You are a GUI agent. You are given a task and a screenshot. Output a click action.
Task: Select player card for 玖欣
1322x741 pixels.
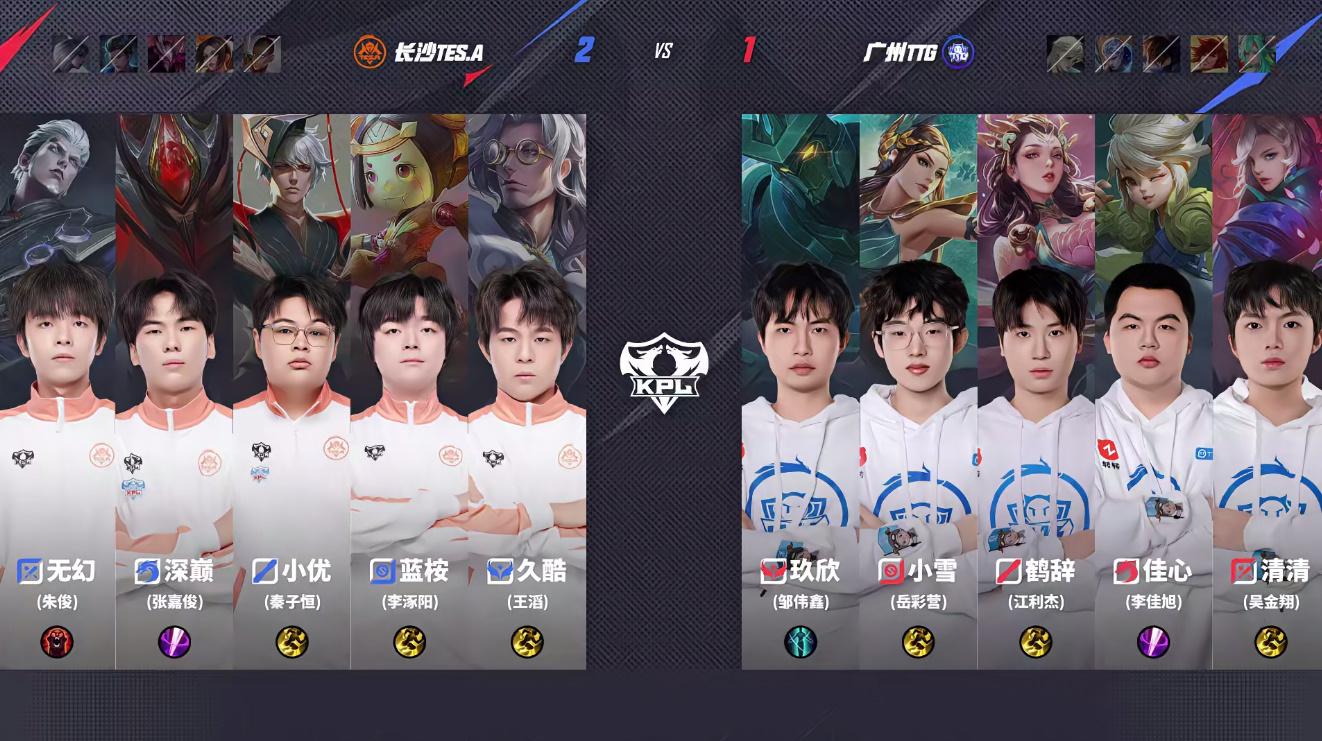coord(800,390)
